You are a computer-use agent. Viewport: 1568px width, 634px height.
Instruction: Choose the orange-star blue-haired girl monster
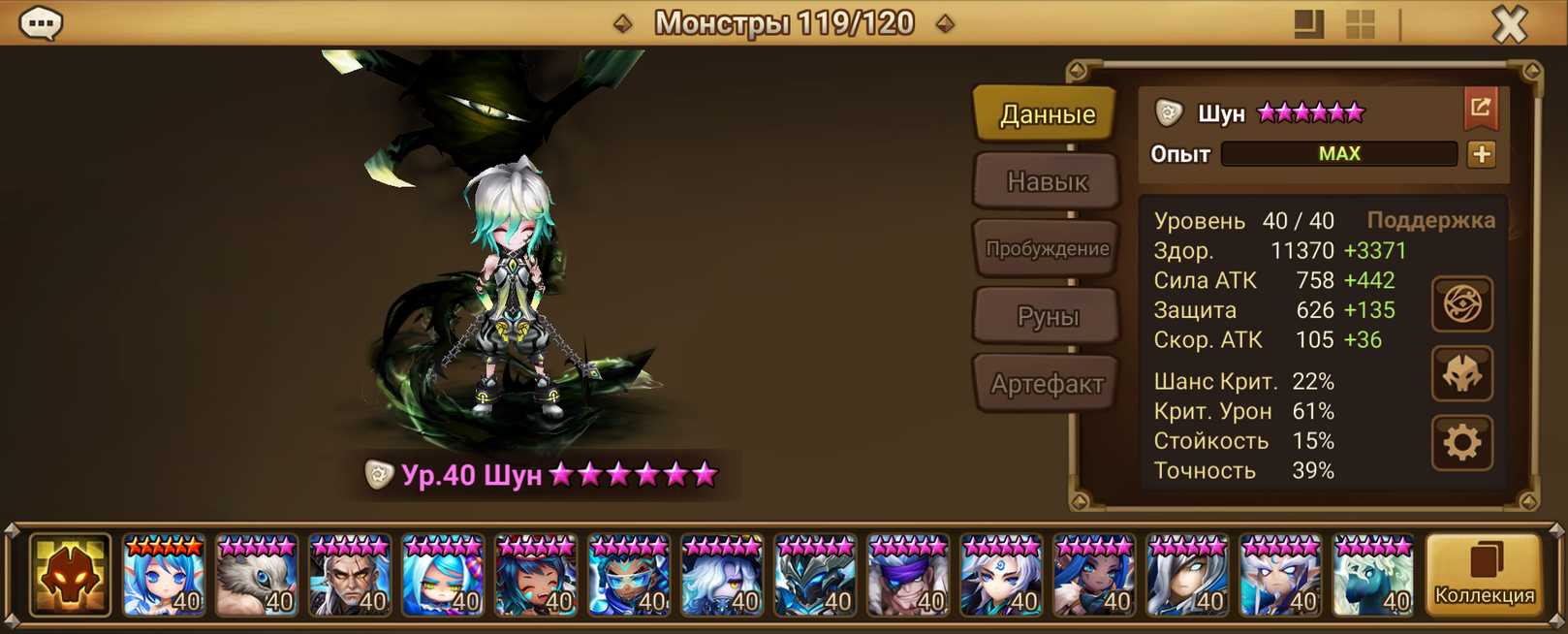click(164, 576)
